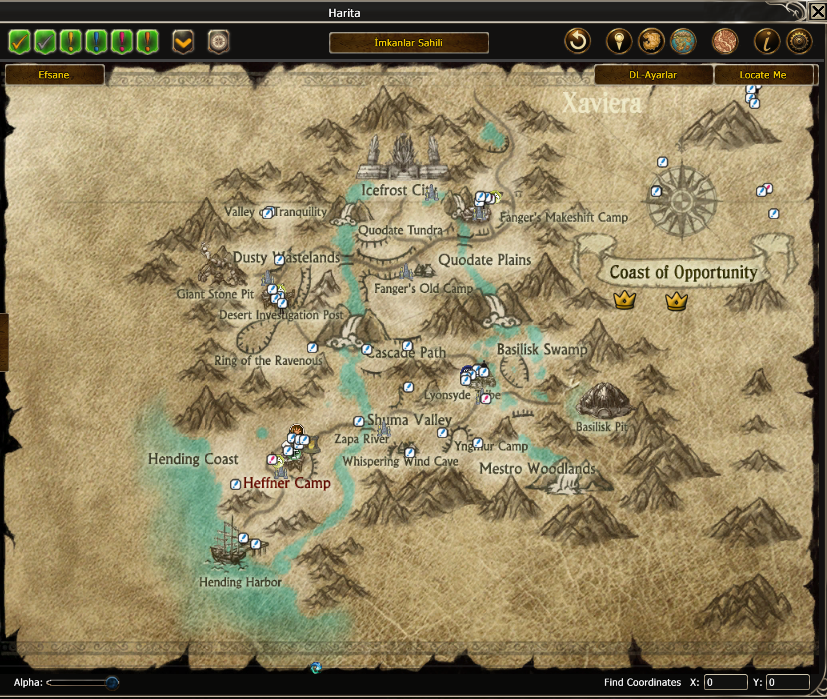Open the Imkanlar Sahili zone dropdown

tap(408, 43)
